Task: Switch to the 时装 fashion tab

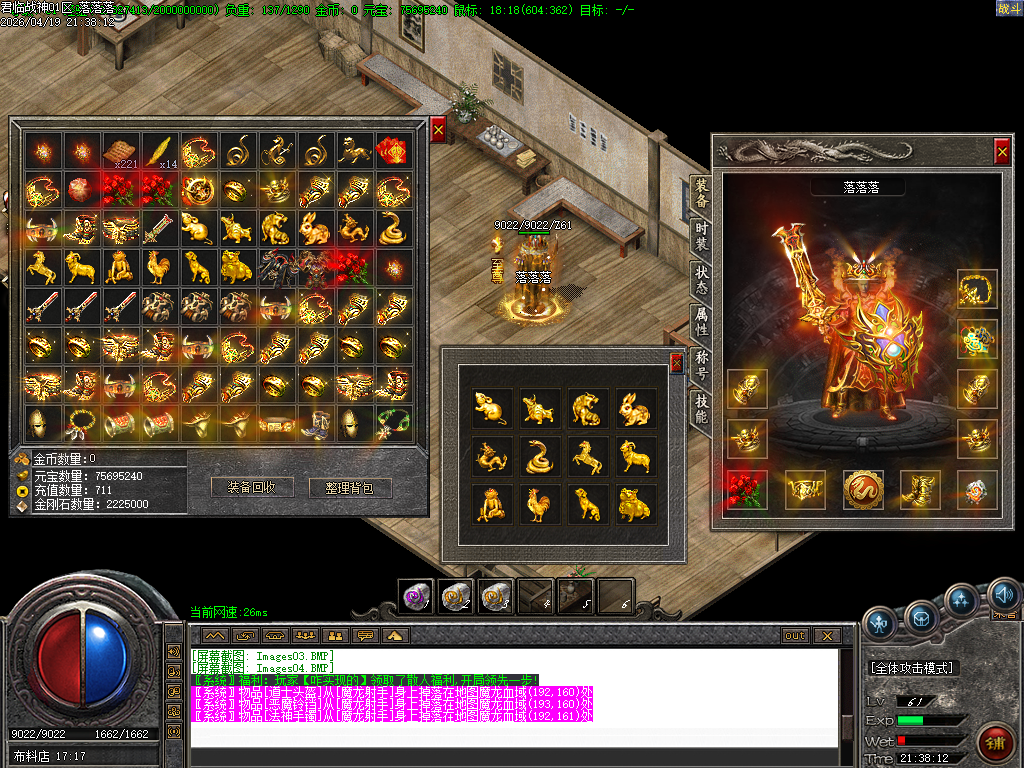Action: coord(701,233)
